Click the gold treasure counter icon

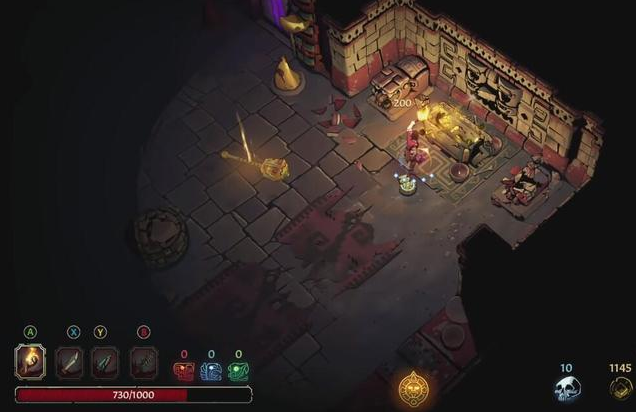click(620, 387)
